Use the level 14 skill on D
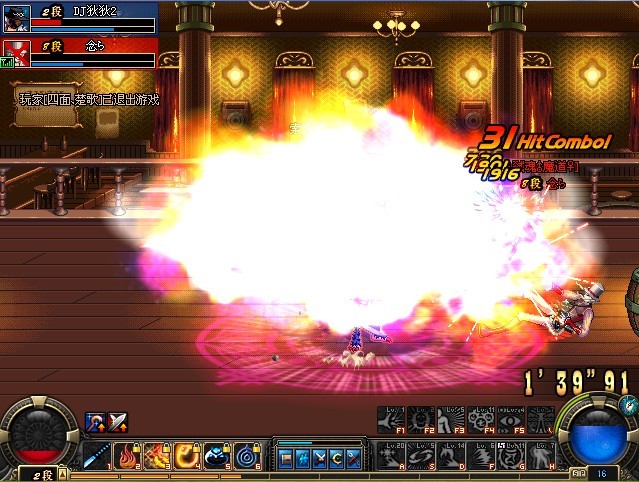Image resolution: width=639 pixels, height=482 pixels. tap(451, 455)
